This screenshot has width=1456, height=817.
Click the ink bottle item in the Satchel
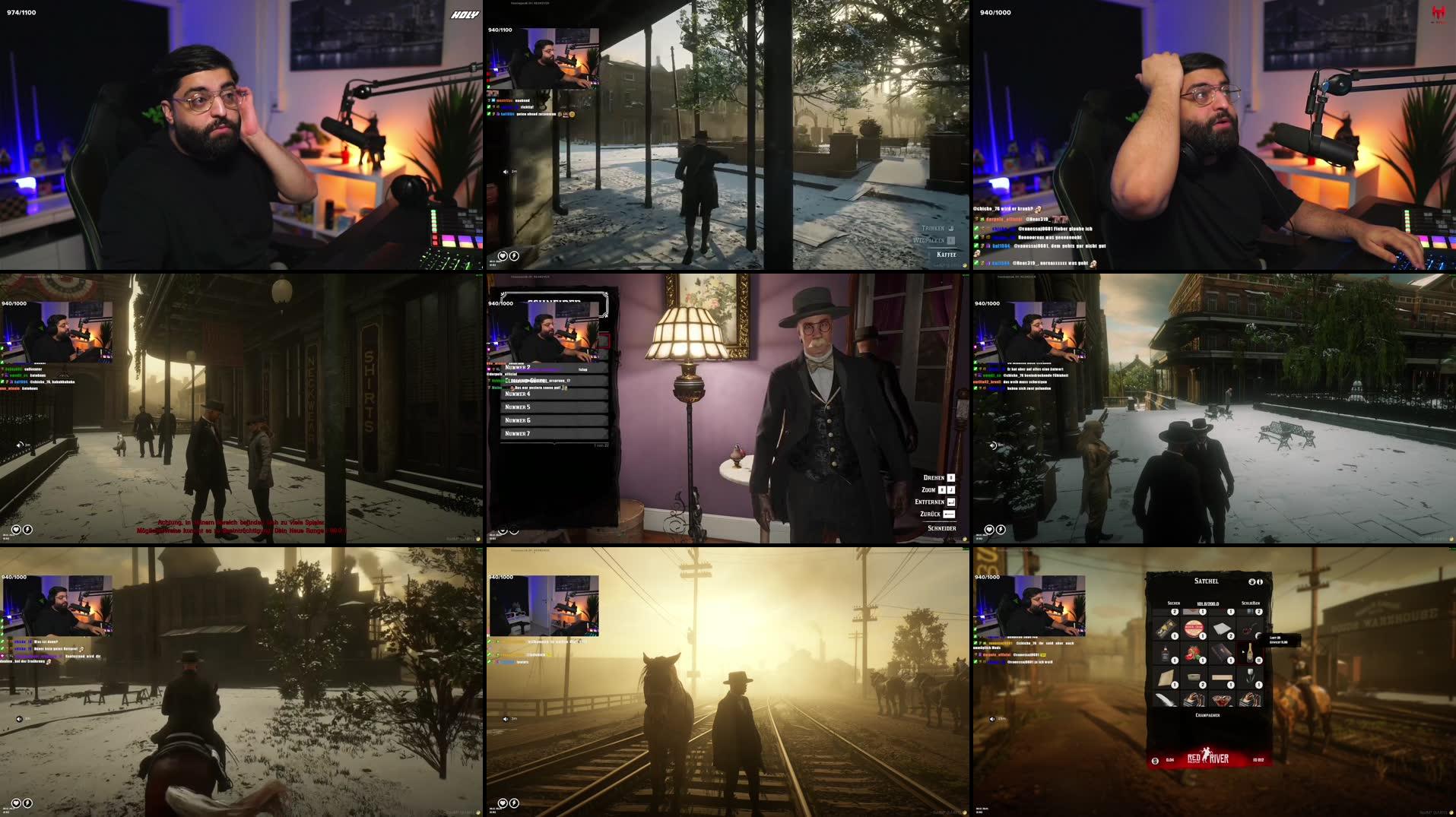tap(1164, 653)
